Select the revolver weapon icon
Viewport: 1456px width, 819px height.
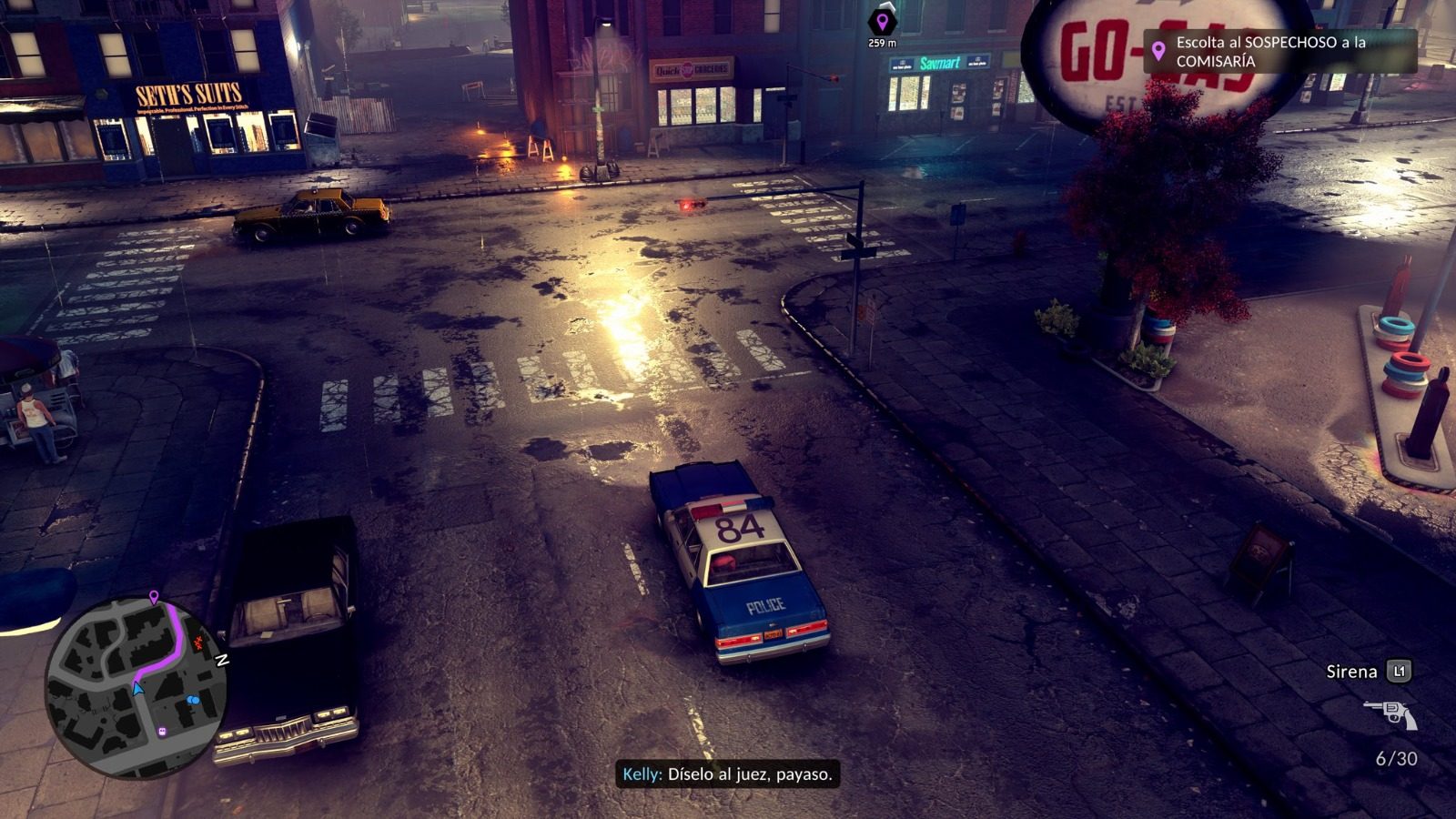(1390, 714)
